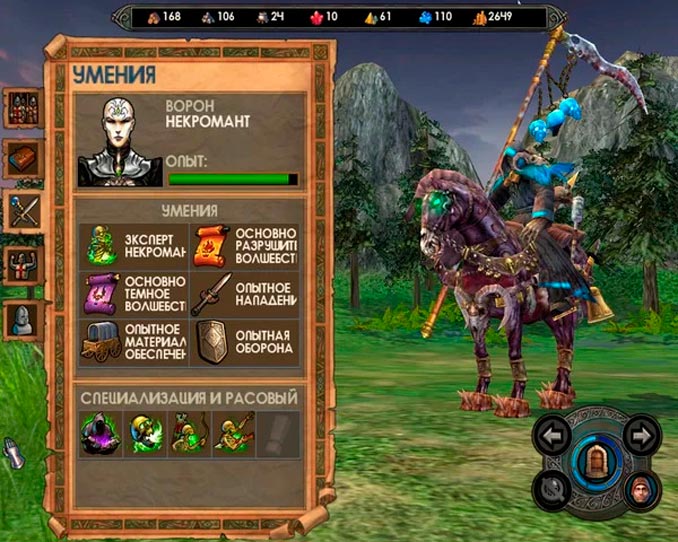Go to previous hero with left arrow

click(x=553, y=434)
